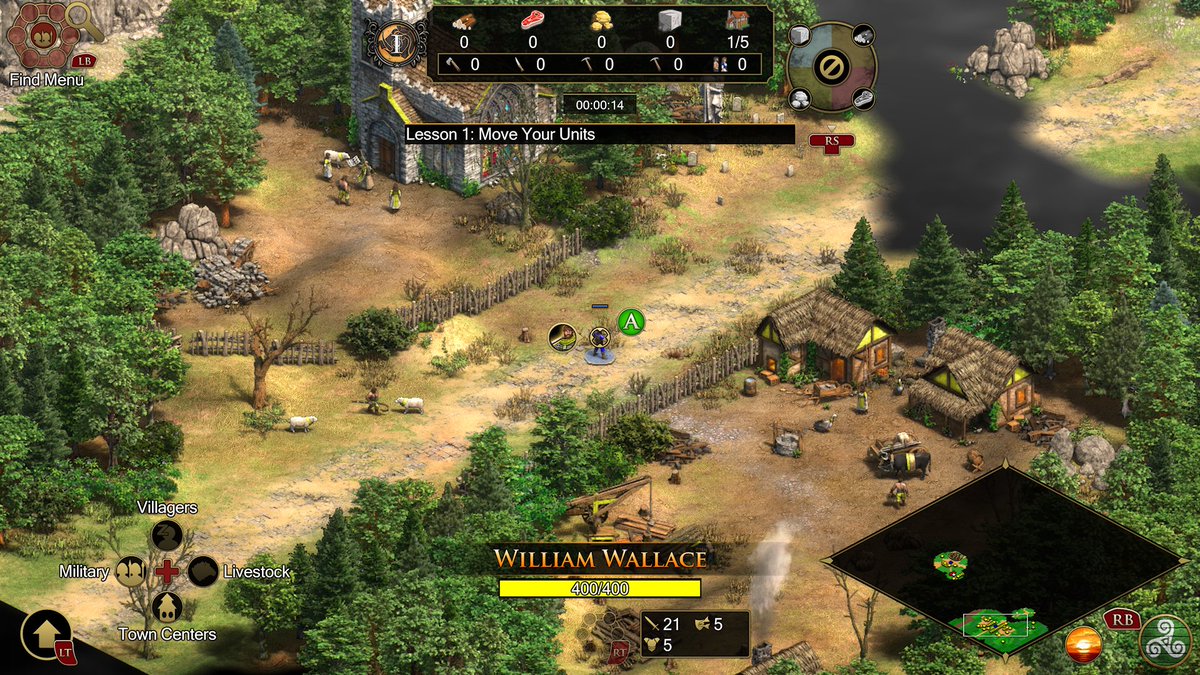Choose Military in the find wheel
Viewport: 1200px width, 675px height.
pos(130,571)
